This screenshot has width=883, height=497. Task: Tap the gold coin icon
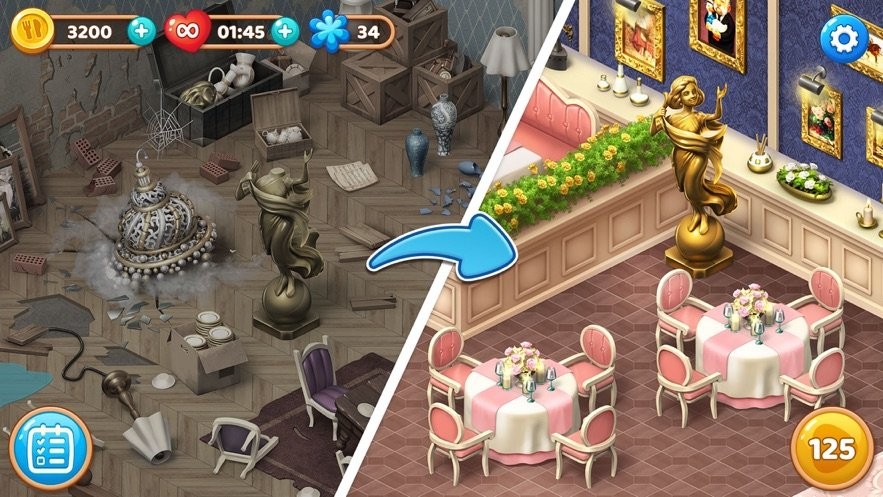(31, 31)
